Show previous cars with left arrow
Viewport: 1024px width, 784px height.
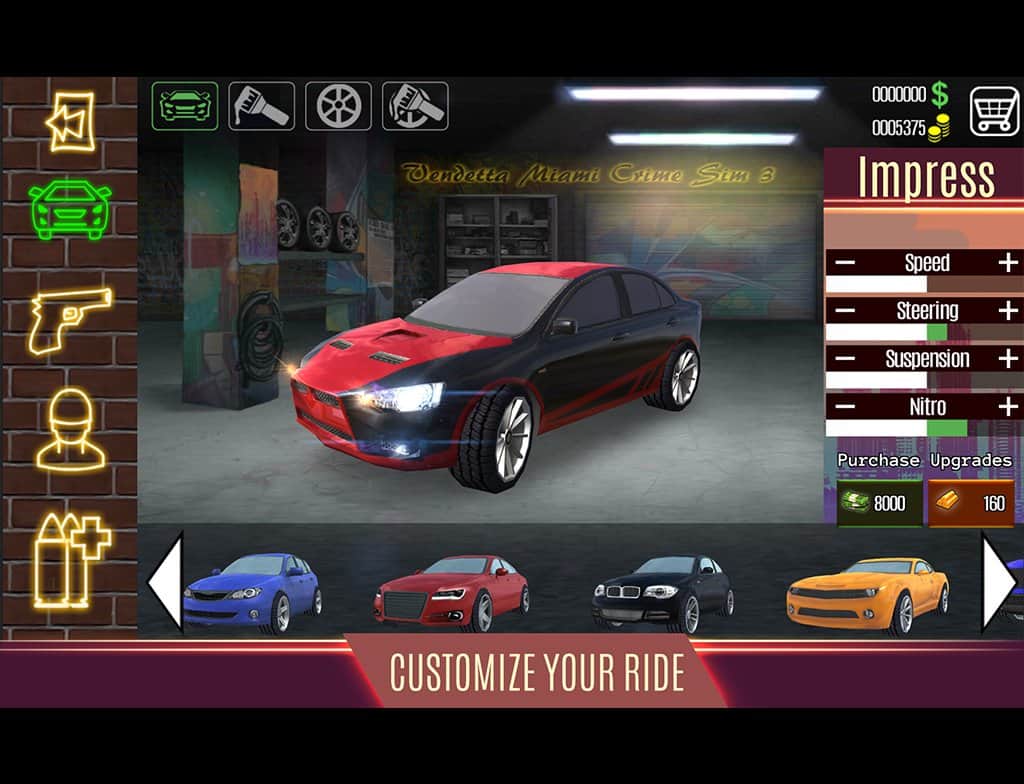coord(165,582)
